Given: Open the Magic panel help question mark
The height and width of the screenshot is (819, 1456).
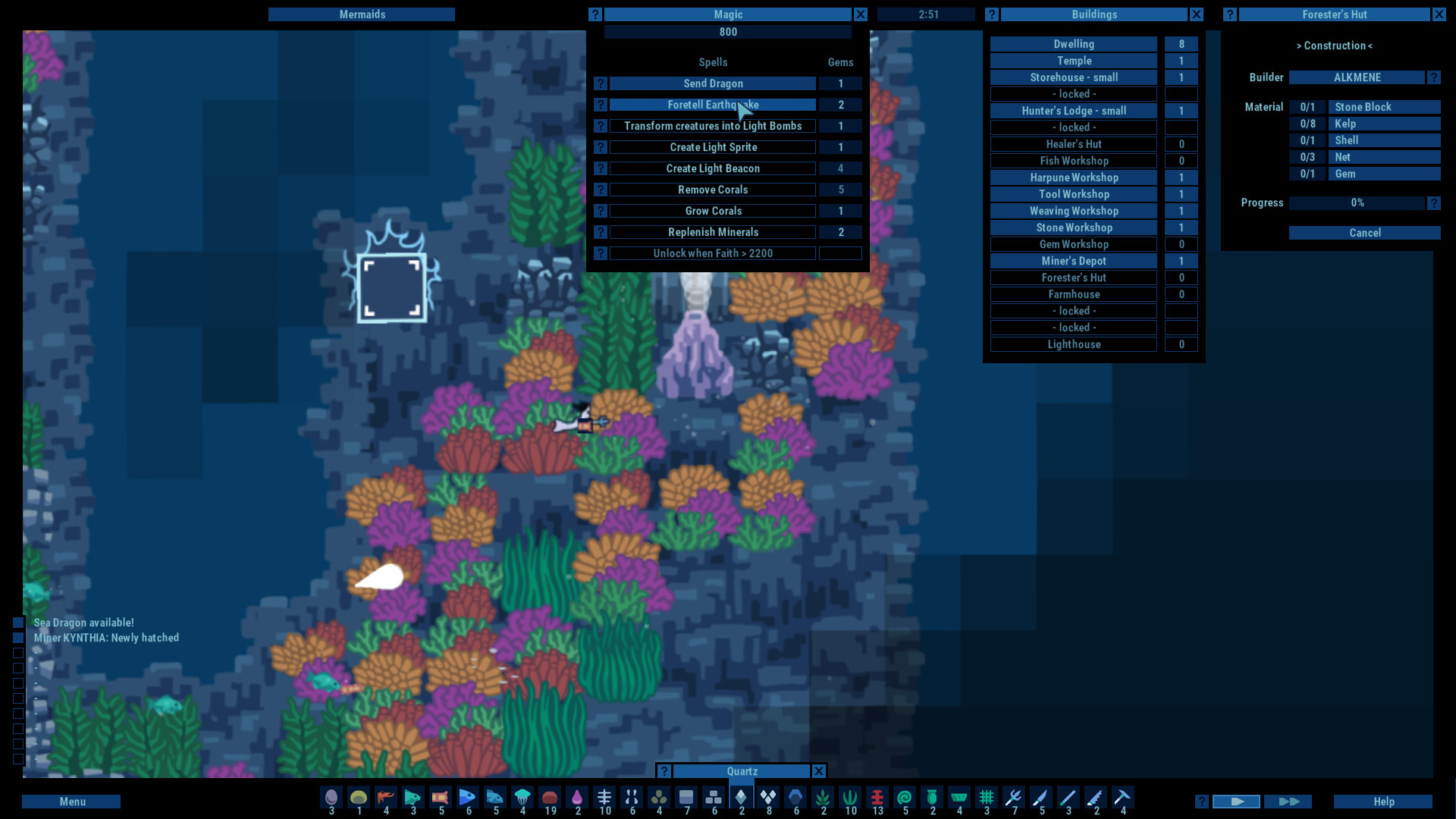Looking at the screenshot, I should tap(595, 14).
